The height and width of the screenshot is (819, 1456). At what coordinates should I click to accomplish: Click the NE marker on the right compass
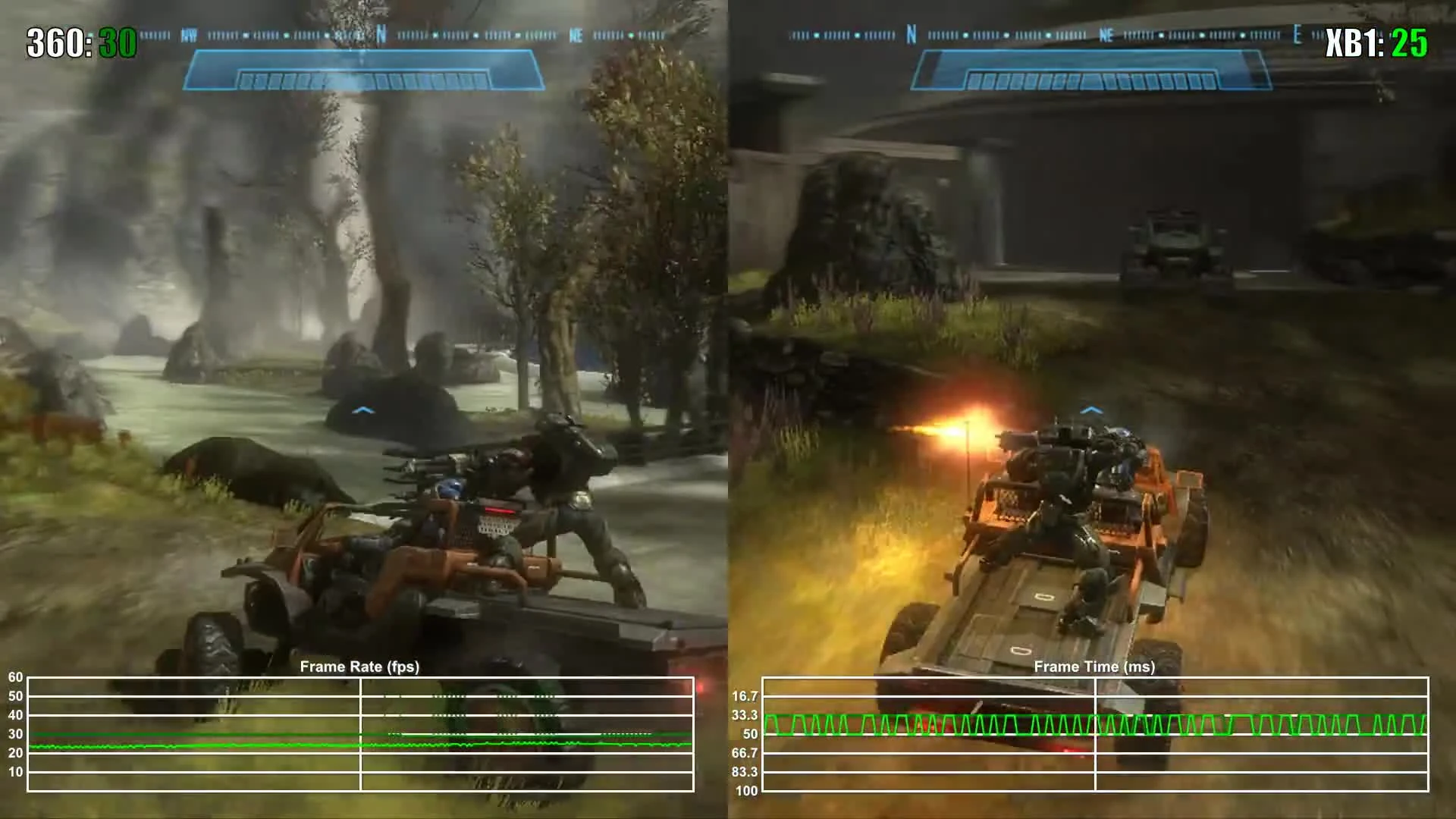point(1106,35)
